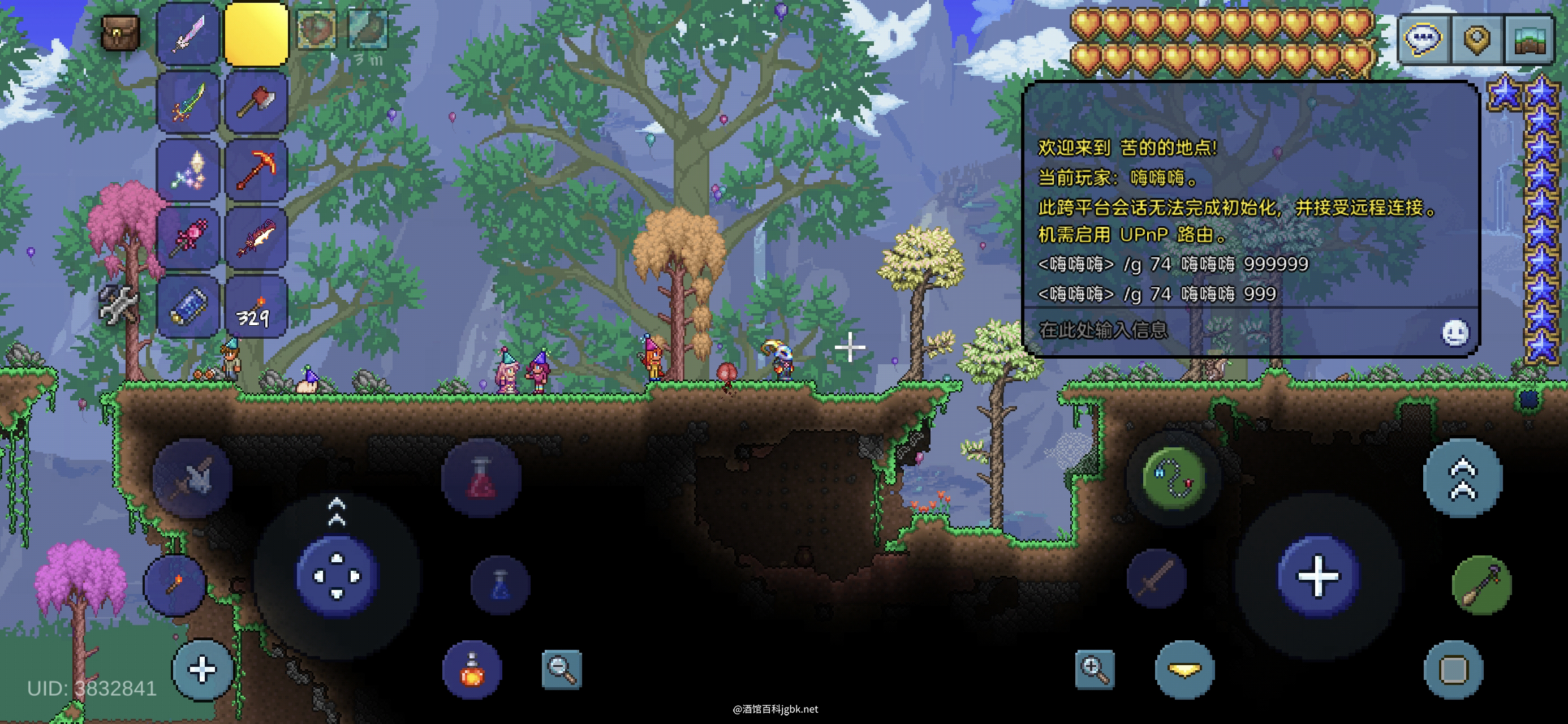This screenshot has height=724, width=1568.
Task: Tap the double-arrow jump button
Action: click(1463, 479)
